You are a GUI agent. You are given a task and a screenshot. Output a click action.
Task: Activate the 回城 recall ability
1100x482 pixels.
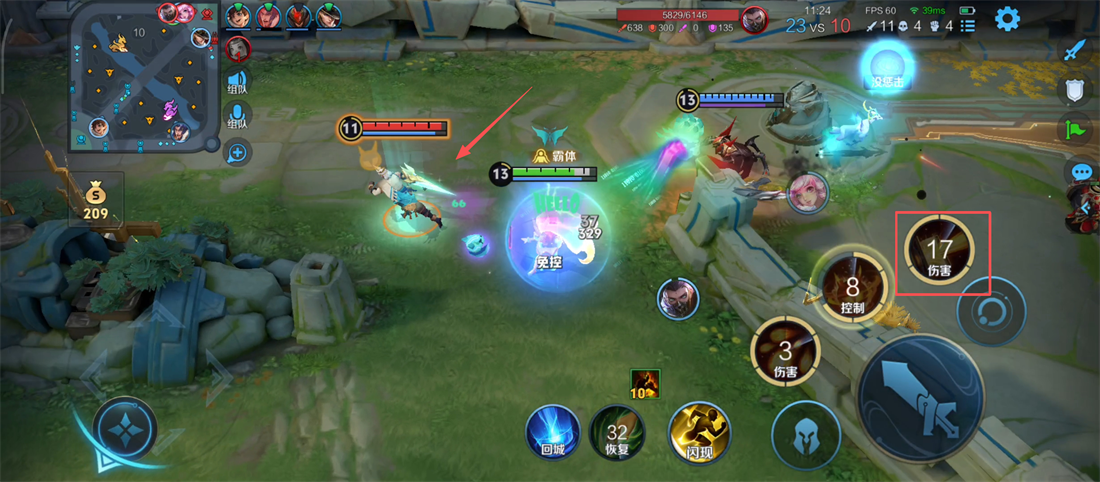pyautogui.click(x=553, y=433)
